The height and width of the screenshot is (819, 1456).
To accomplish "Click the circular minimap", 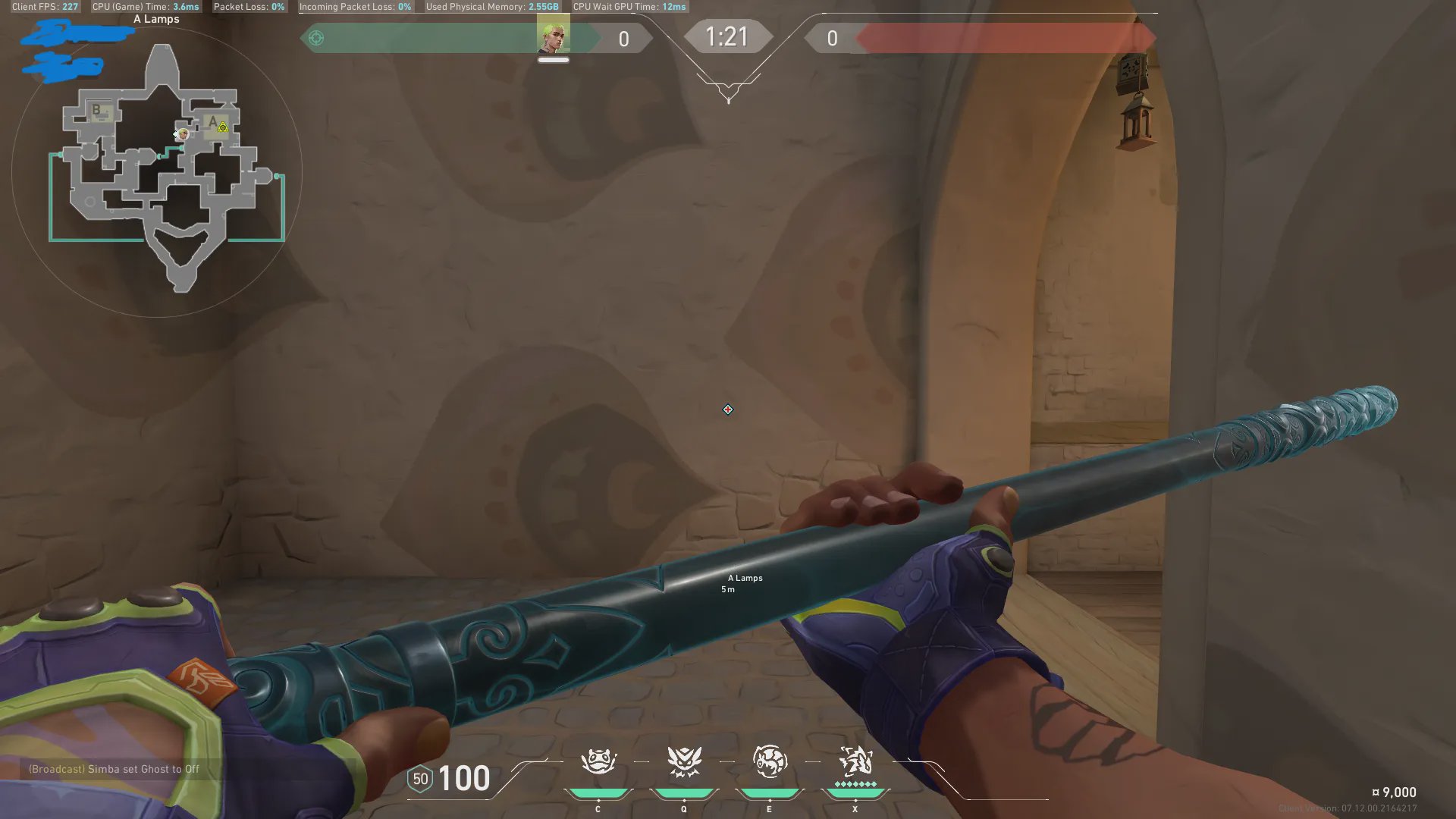I will (x=157, y=173).
